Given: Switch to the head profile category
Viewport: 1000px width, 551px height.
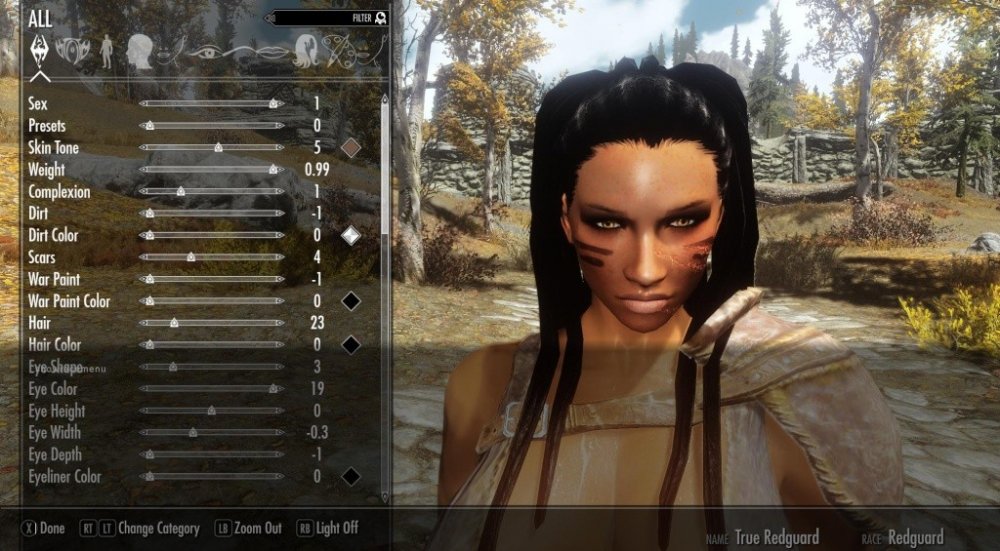Looking at the screenshot, I should coord(139,51).
